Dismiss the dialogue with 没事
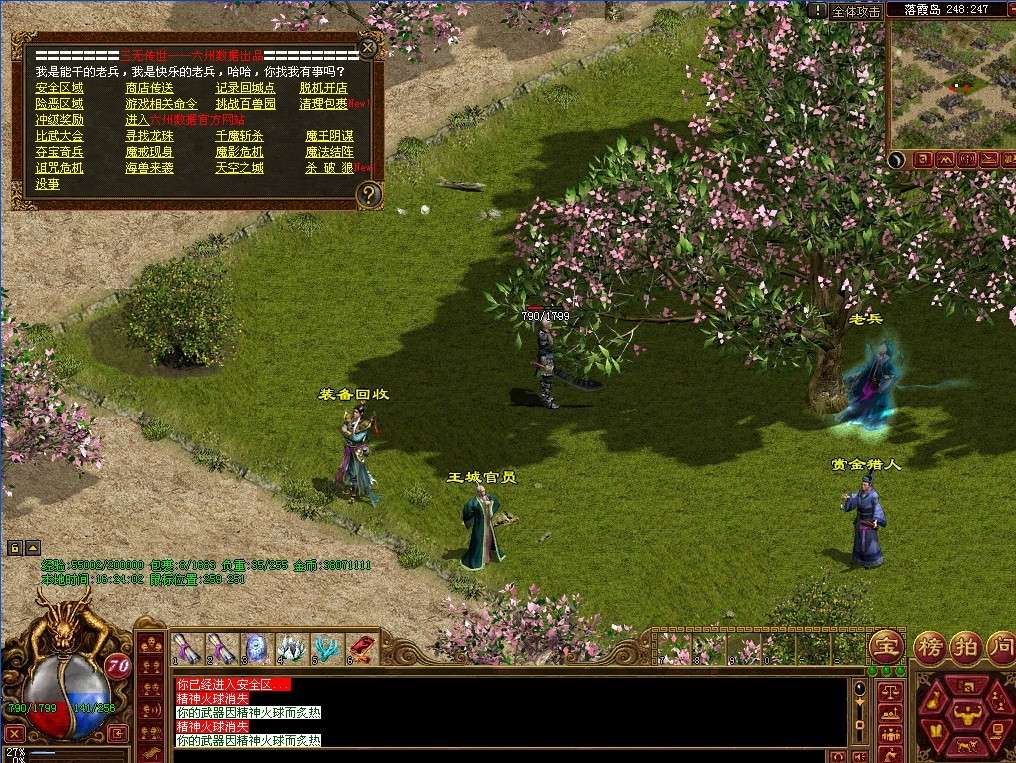1016x763 pixels. pyautogui.click(x=47, y=184)
